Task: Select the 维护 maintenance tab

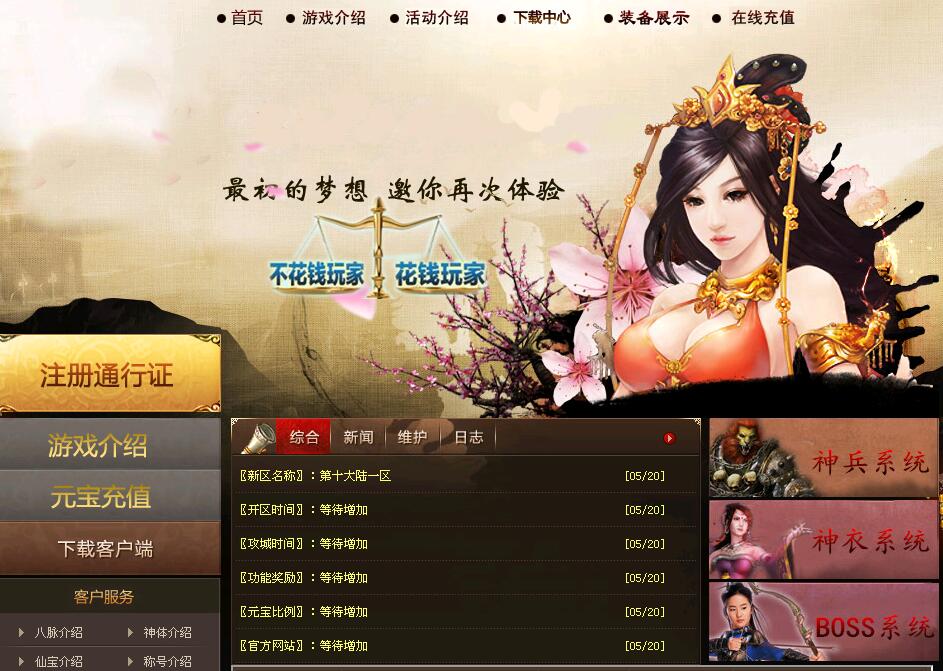Action: tap(412, 437)
